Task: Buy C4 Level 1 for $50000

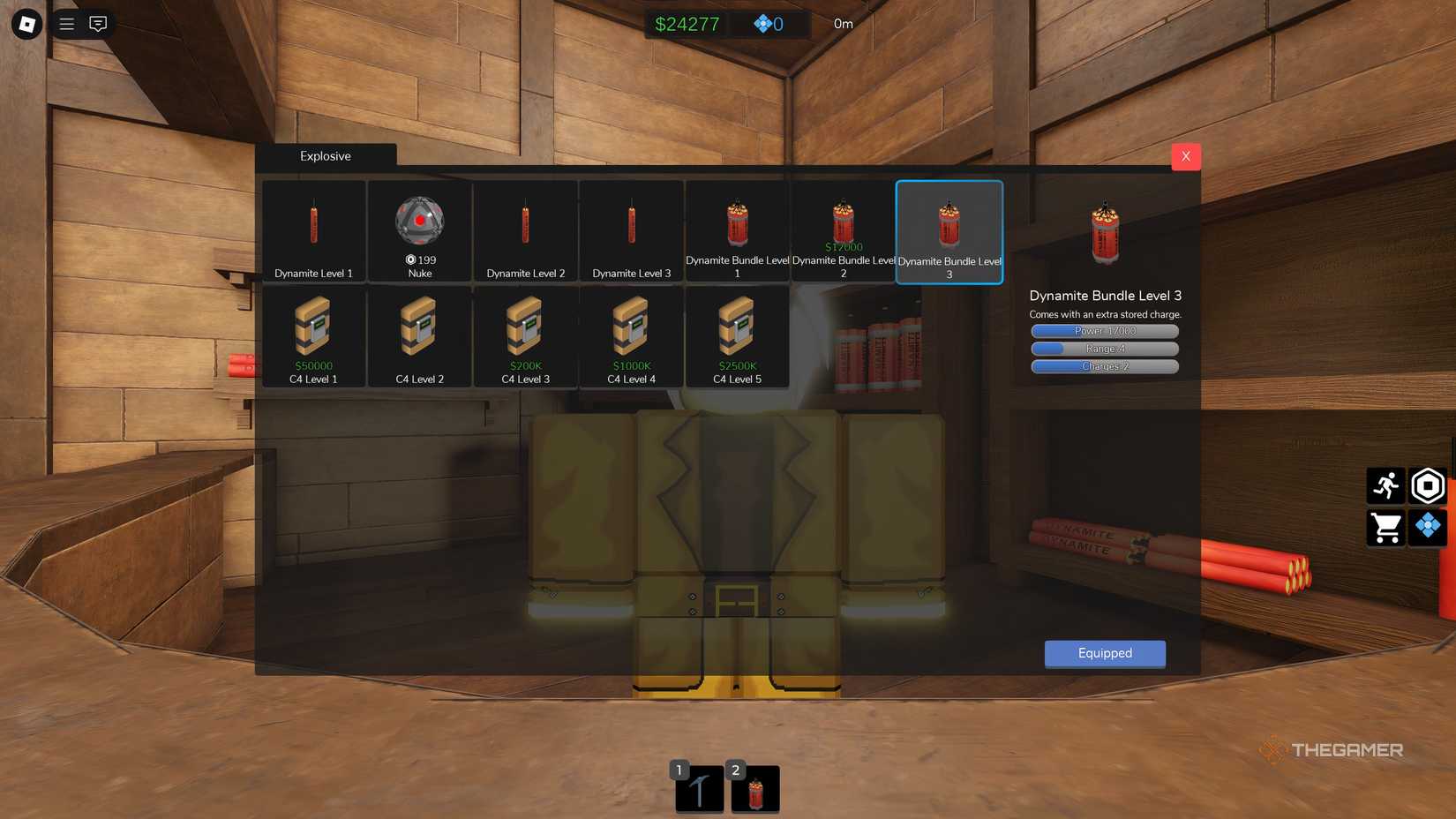Action: tap(313, 337)
